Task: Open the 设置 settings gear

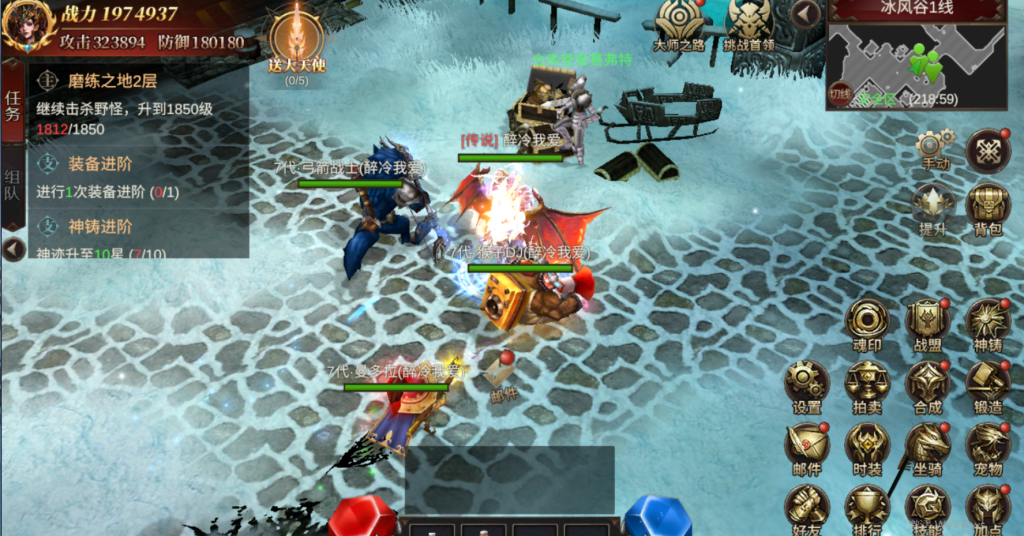Action: coord(806,385)
